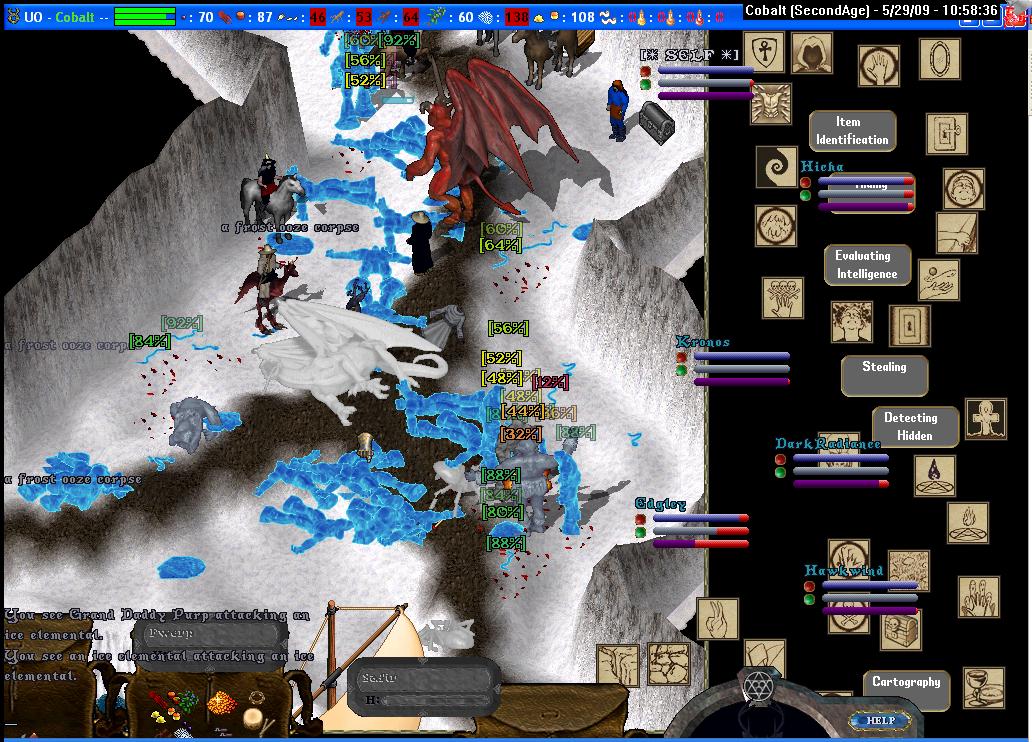This screenshot has height=742, width=1032.
Task: Use the Stealing skill button
Action: point(884,368)
